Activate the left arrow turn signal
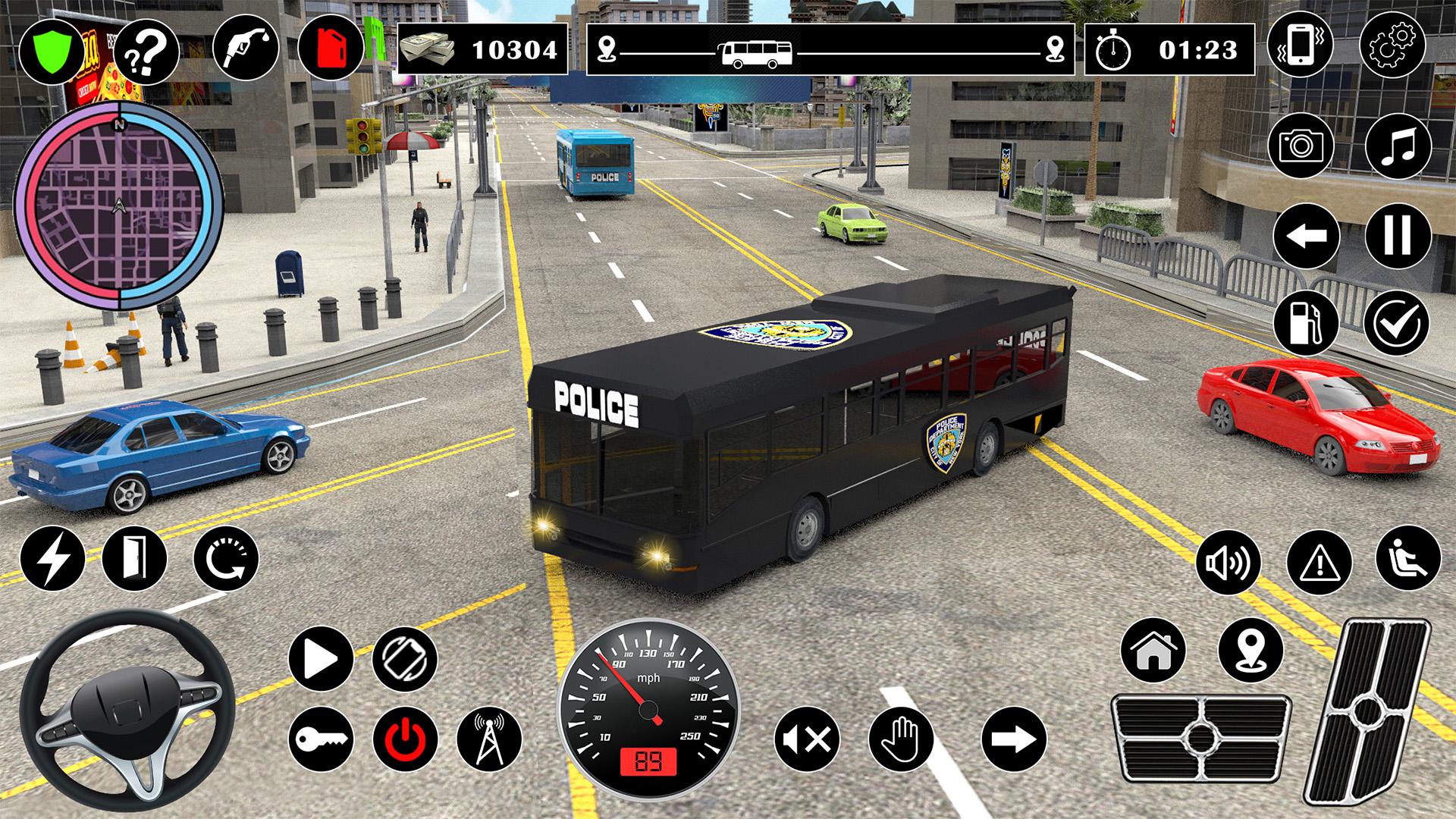 (x=1306, y=236)
